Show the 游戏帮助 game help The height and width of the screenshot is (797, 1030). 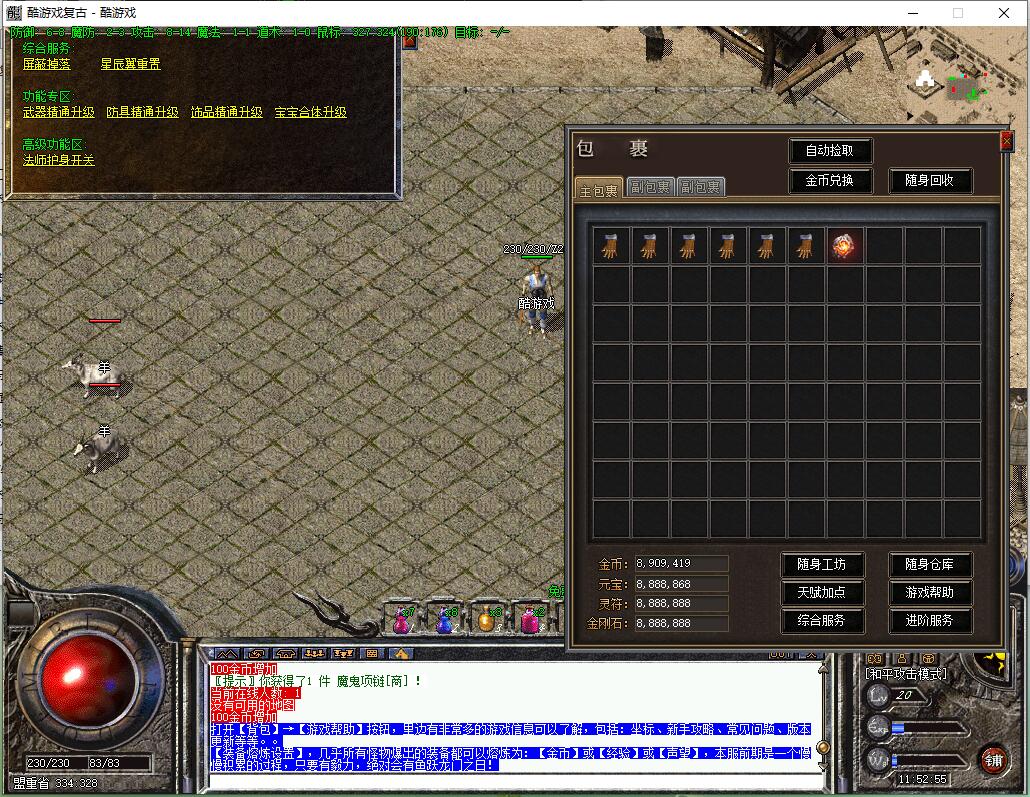pyautogui.click(x=930, y=592)
